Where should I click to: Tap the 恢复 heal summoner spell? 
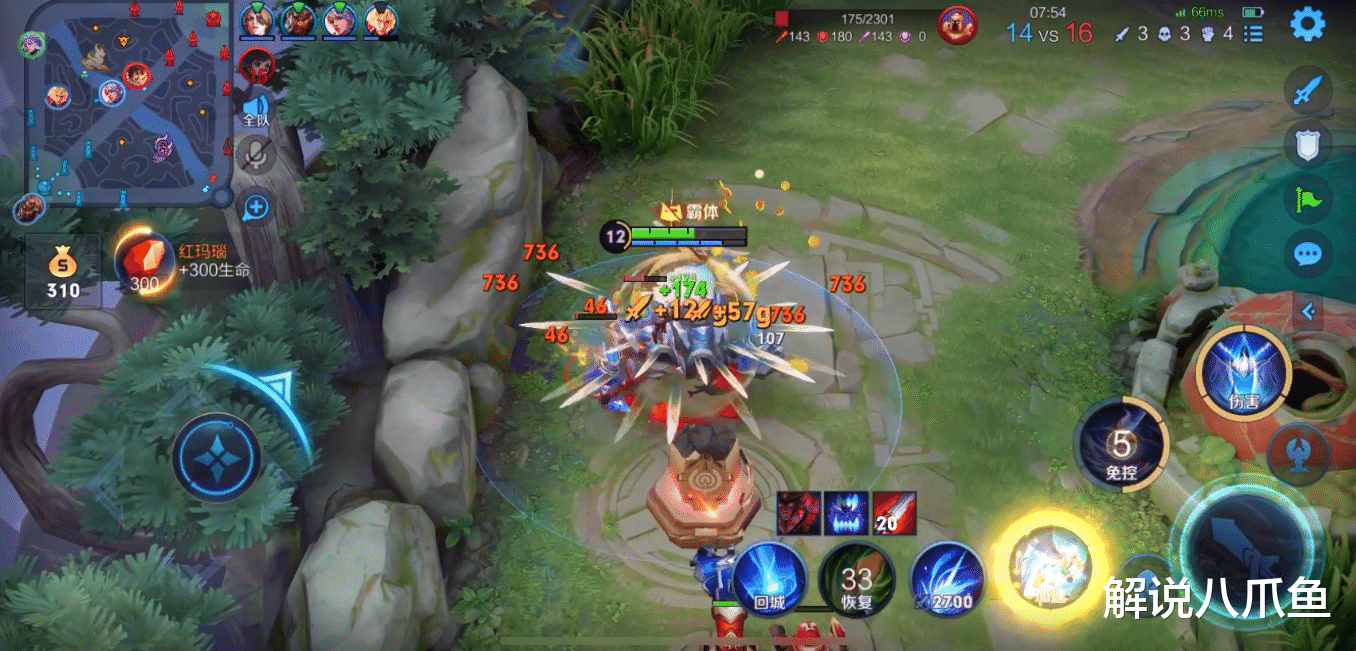click(856, 579)
